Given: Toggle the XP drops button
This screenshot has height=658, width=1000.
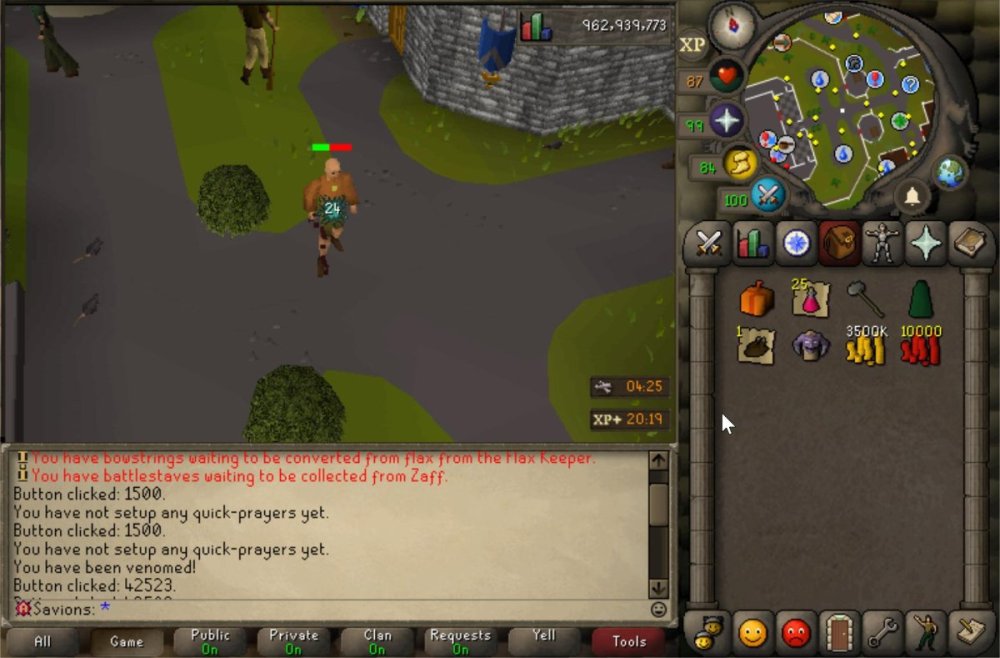Looking at the screenshot, I should point(693,45).
